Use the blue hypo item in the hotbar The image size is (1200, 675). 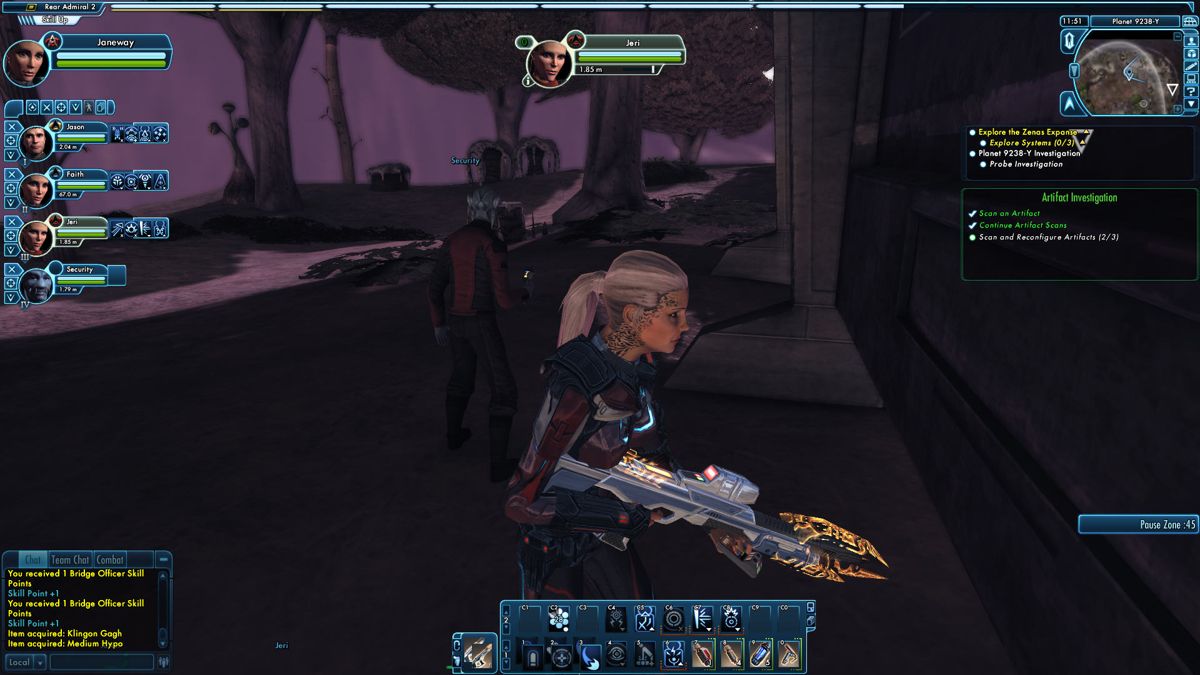pyautogui.click(x=761, y=655)
